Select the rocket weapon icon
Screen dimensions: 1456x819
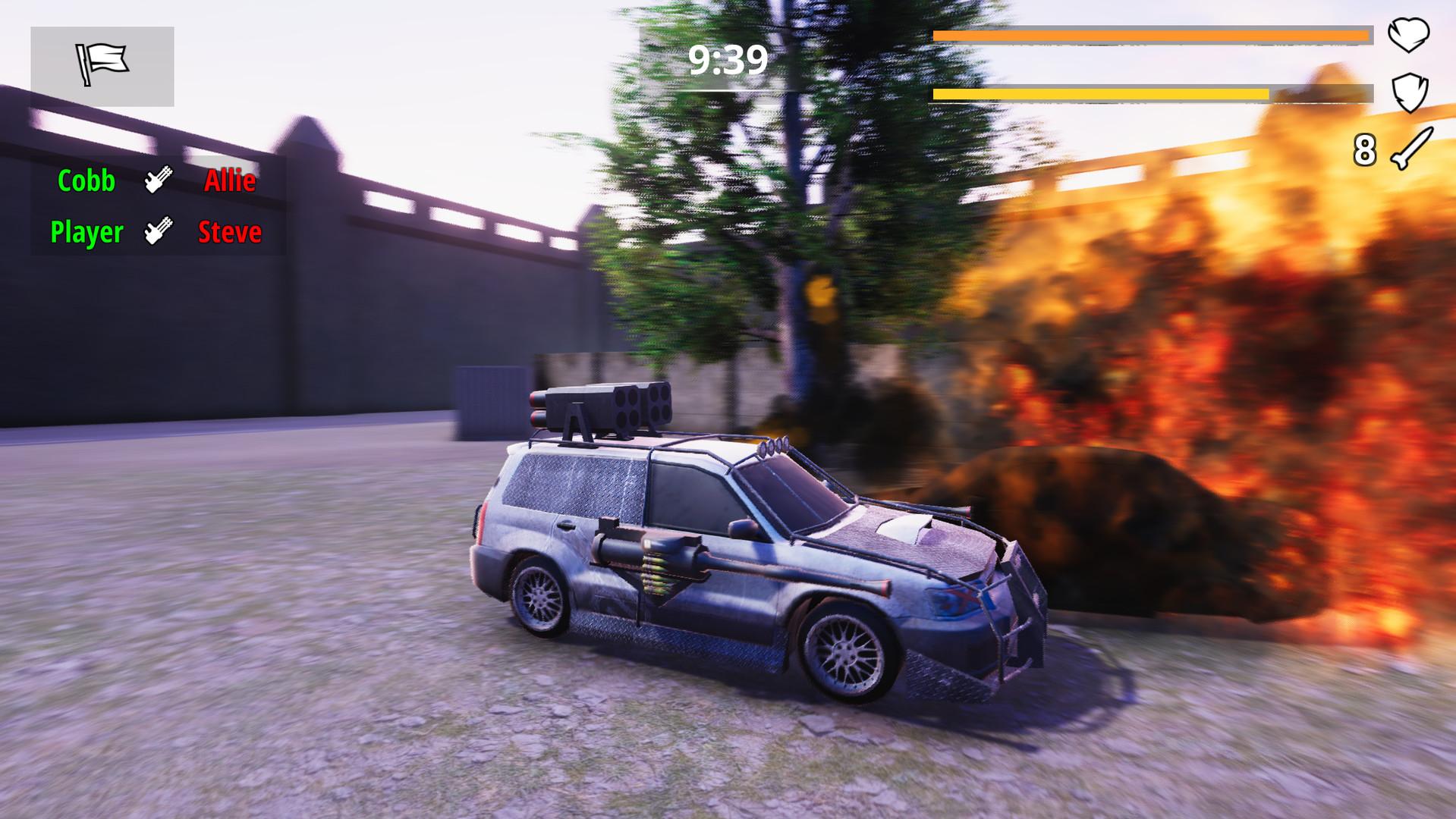pos(1411,149)
